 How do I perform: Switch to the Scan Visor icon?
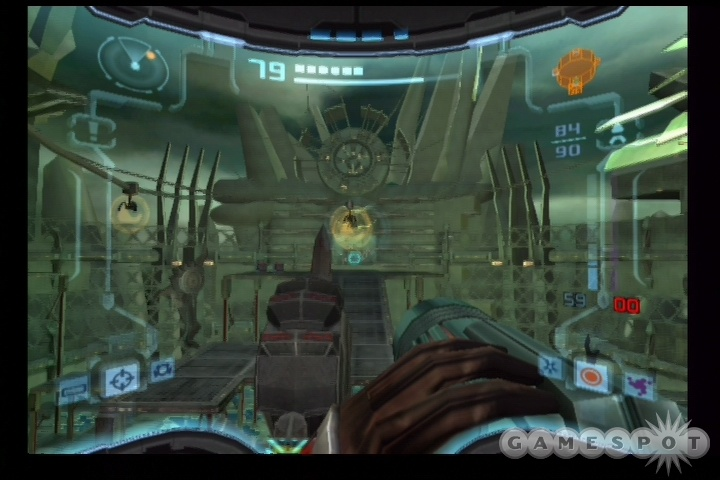pyautogui.click(x=74, y=390)
